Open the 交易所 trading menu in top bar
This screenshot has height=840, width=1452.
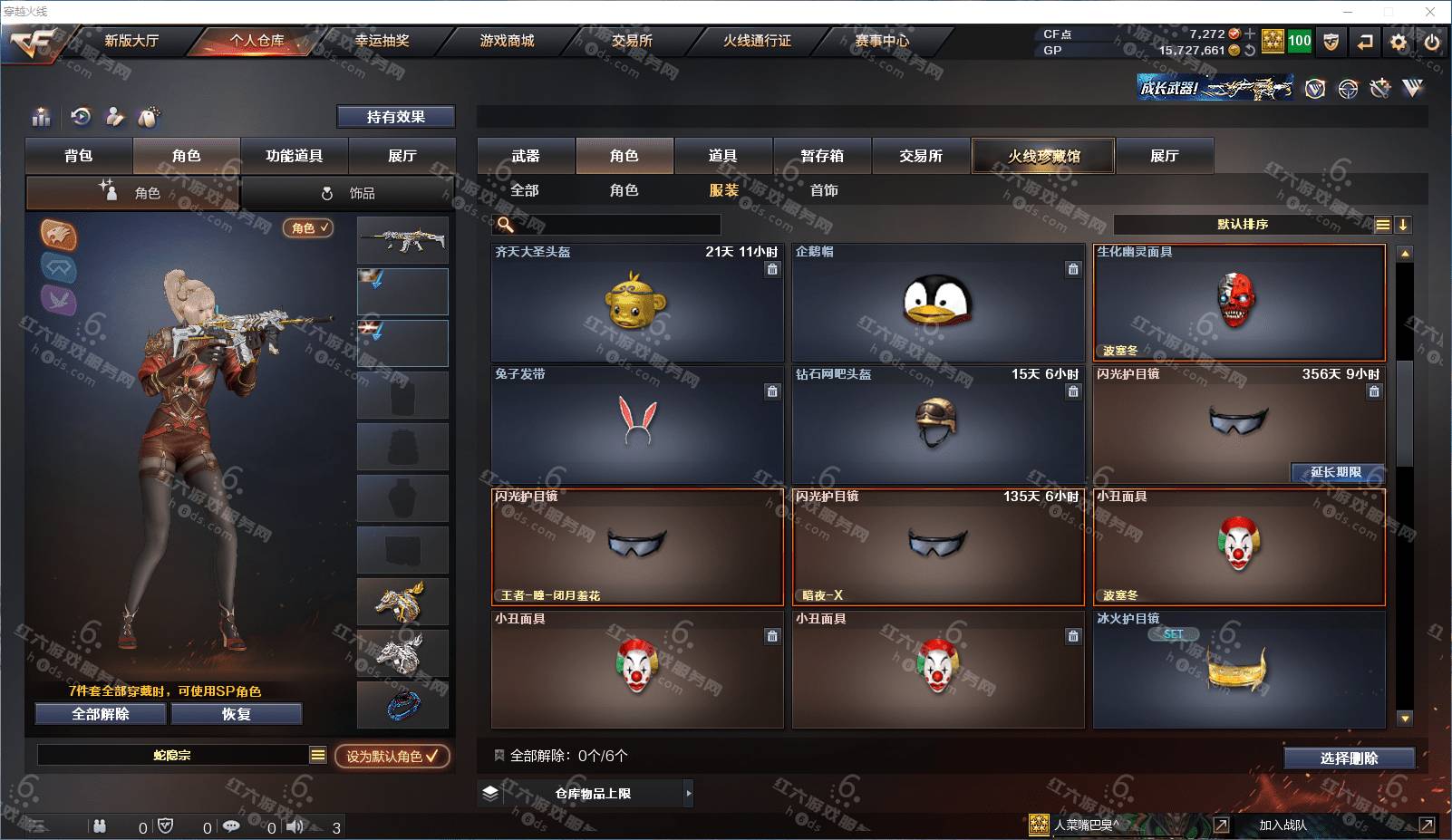[632, 41]
